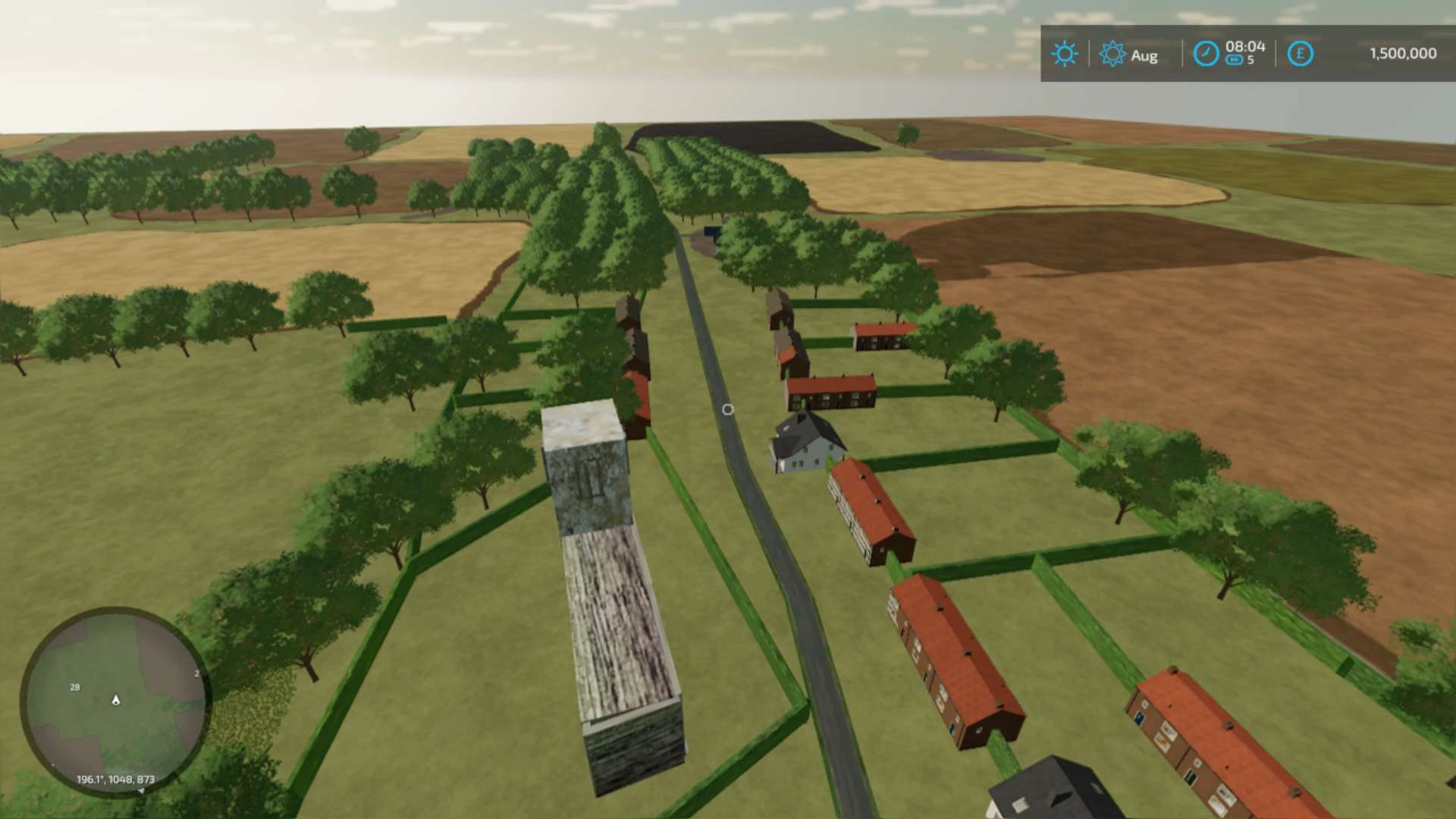The height and width of the screenshot is (819, 1456).
Task: Open the circular minimap
Action: click(x=115, y=701)
